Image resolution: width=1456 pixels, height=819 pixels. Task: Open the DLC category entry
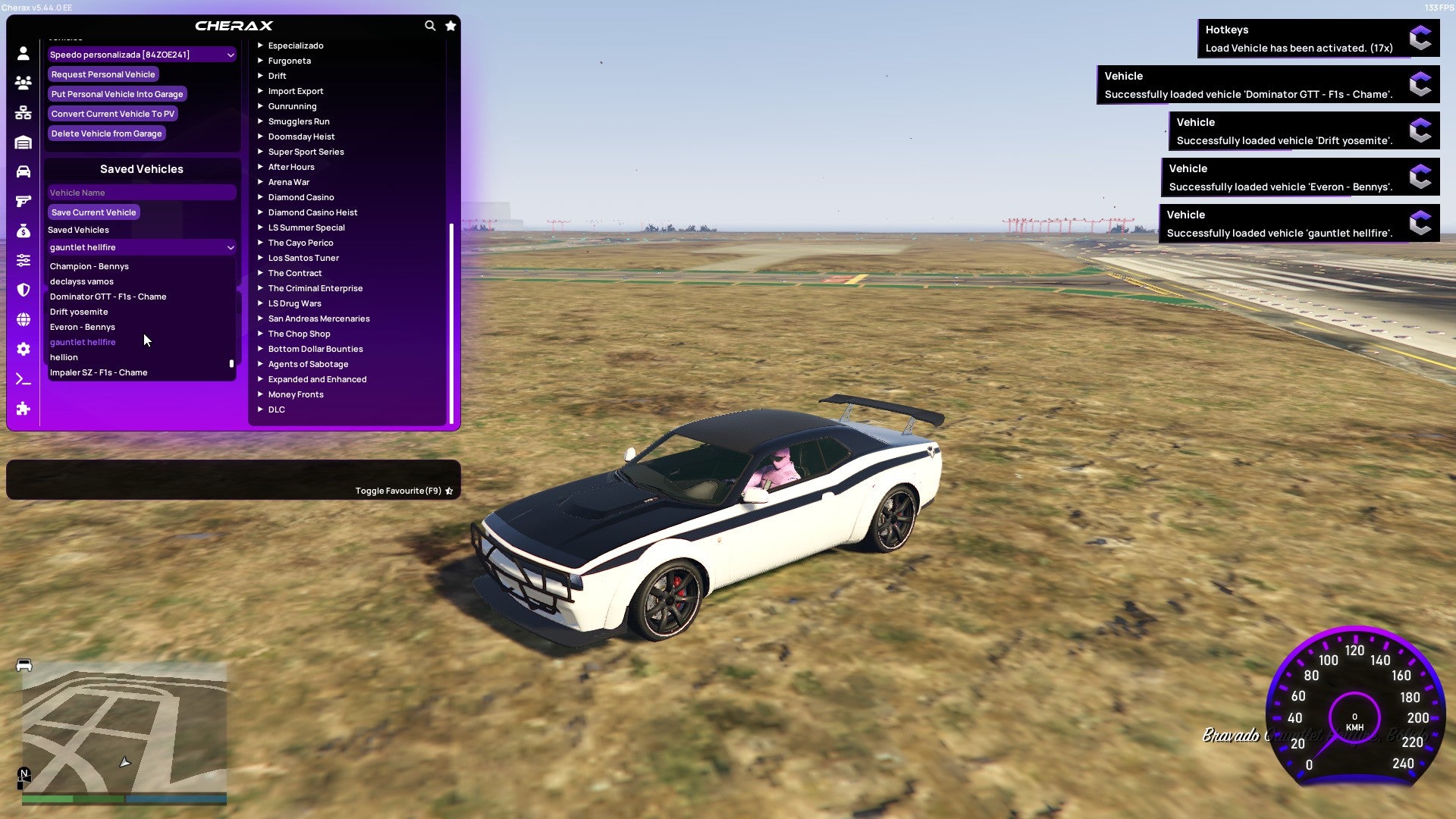click(276, 409)
